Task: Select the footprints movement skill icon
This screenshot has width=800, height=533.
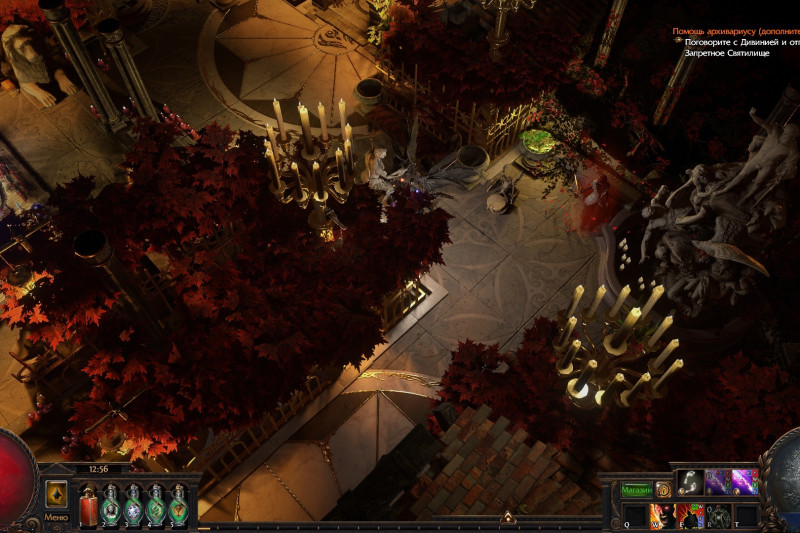Action: [x=690, y=483]
